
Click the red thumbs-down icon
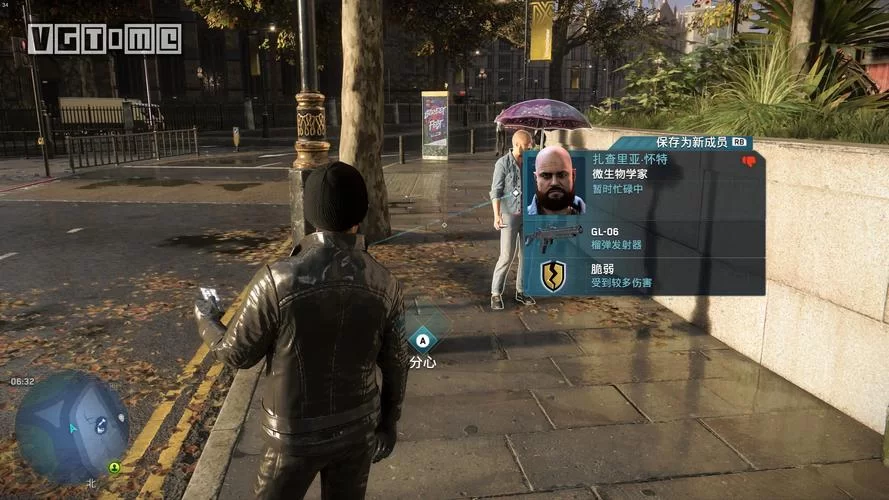tap(748, 161)
